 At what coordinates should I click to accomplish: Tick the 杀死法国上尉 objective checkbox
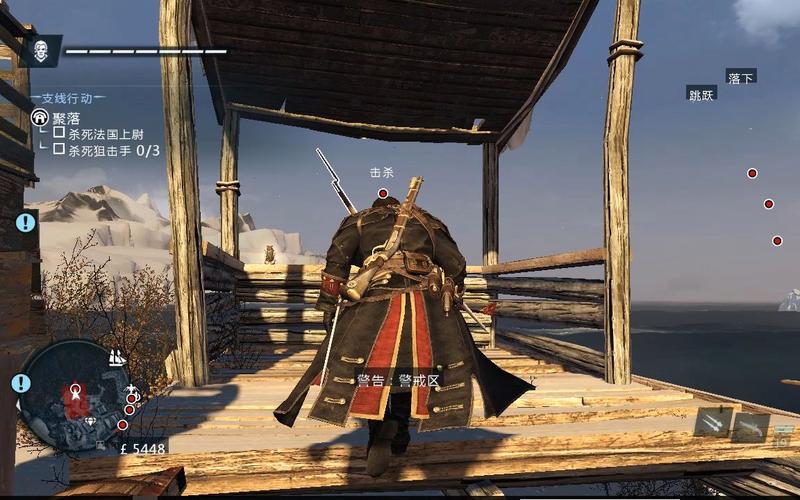pyautogui.click(x=59, y=133)
